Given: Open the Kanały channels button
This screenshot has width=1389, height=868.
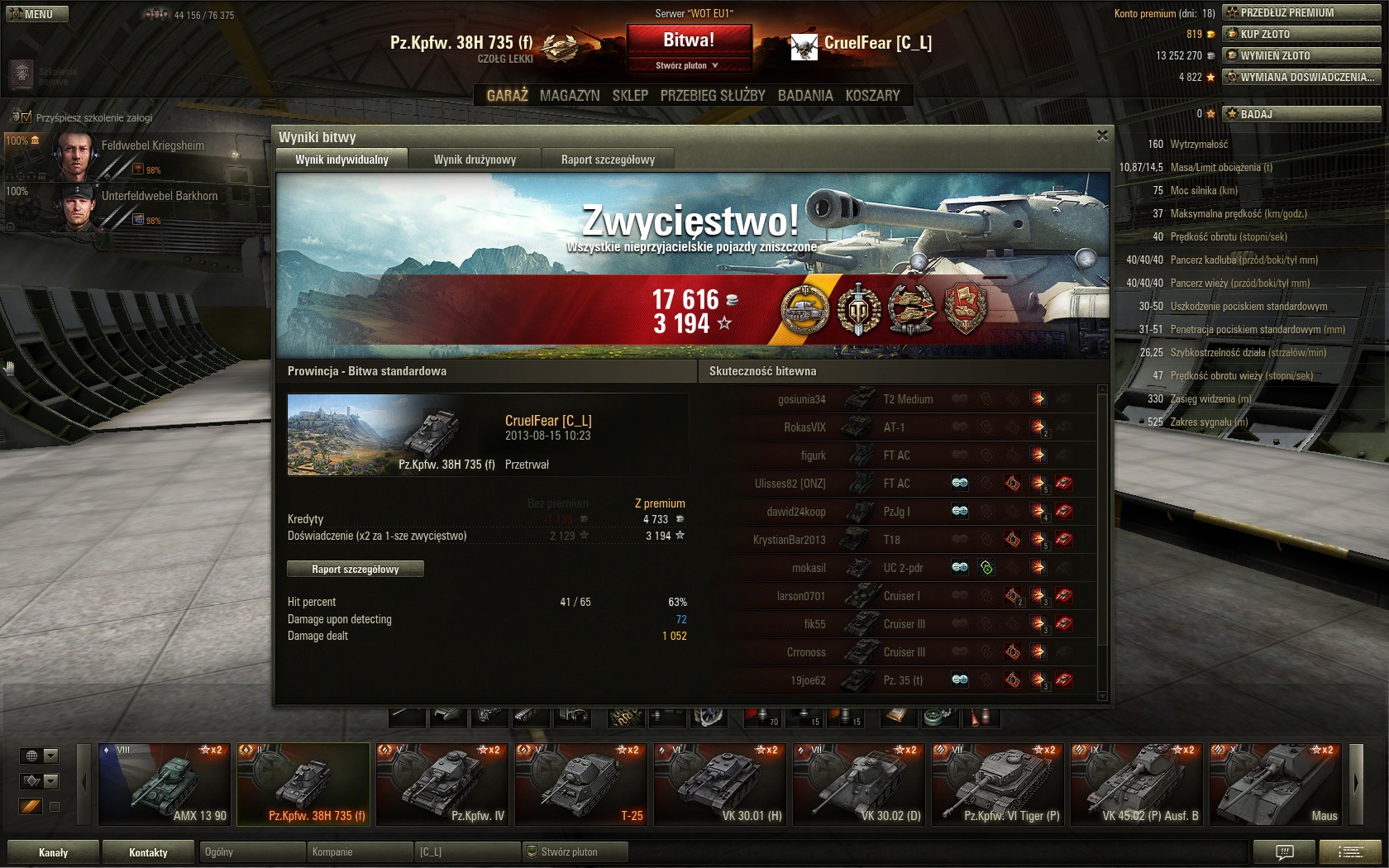Looking at the screenshot, I should (54, 852).
